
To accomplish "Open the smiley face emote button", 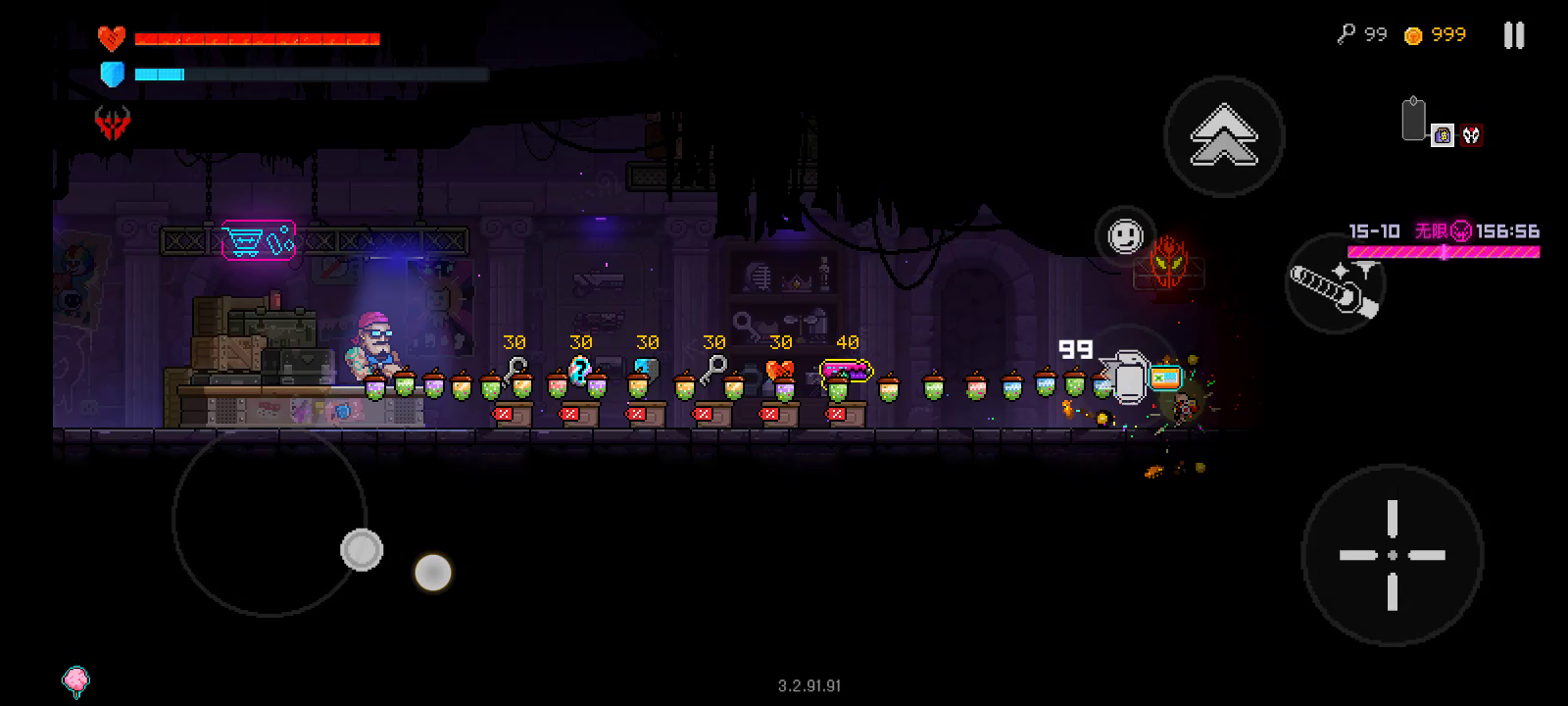I will (1125, 235).
